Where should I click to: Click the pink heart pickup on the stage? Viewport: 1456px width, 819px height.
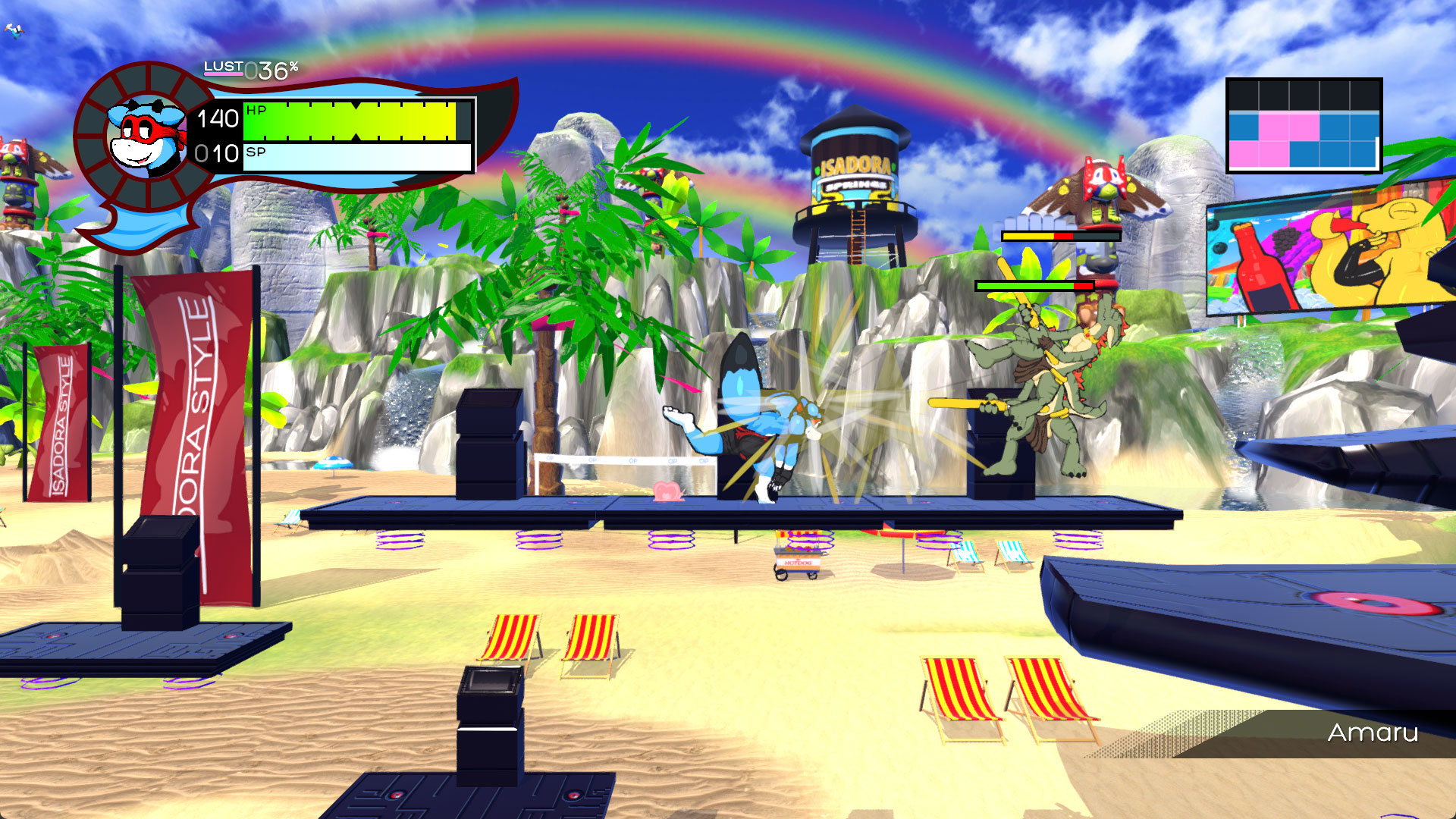pos(667,491)
